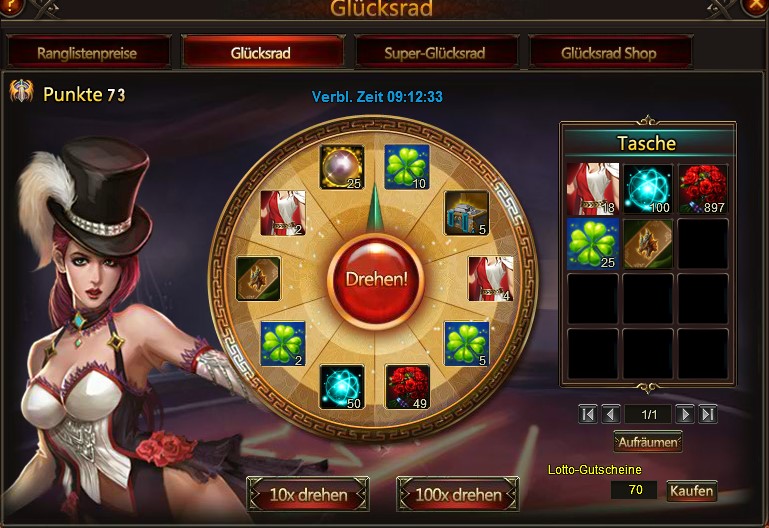This screenshot has width=769, height=528.
Task: Jump to the first bag page
Action: tap(588, 414)
